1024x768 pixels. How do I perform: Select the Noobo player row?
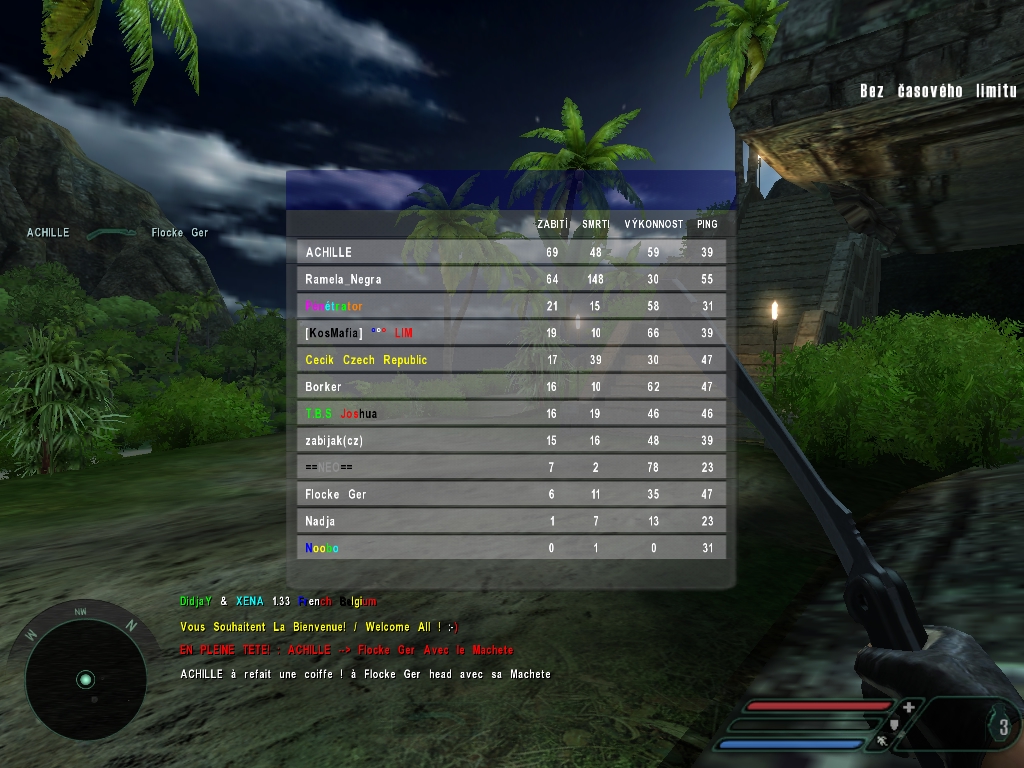click(x=510, y=548)
